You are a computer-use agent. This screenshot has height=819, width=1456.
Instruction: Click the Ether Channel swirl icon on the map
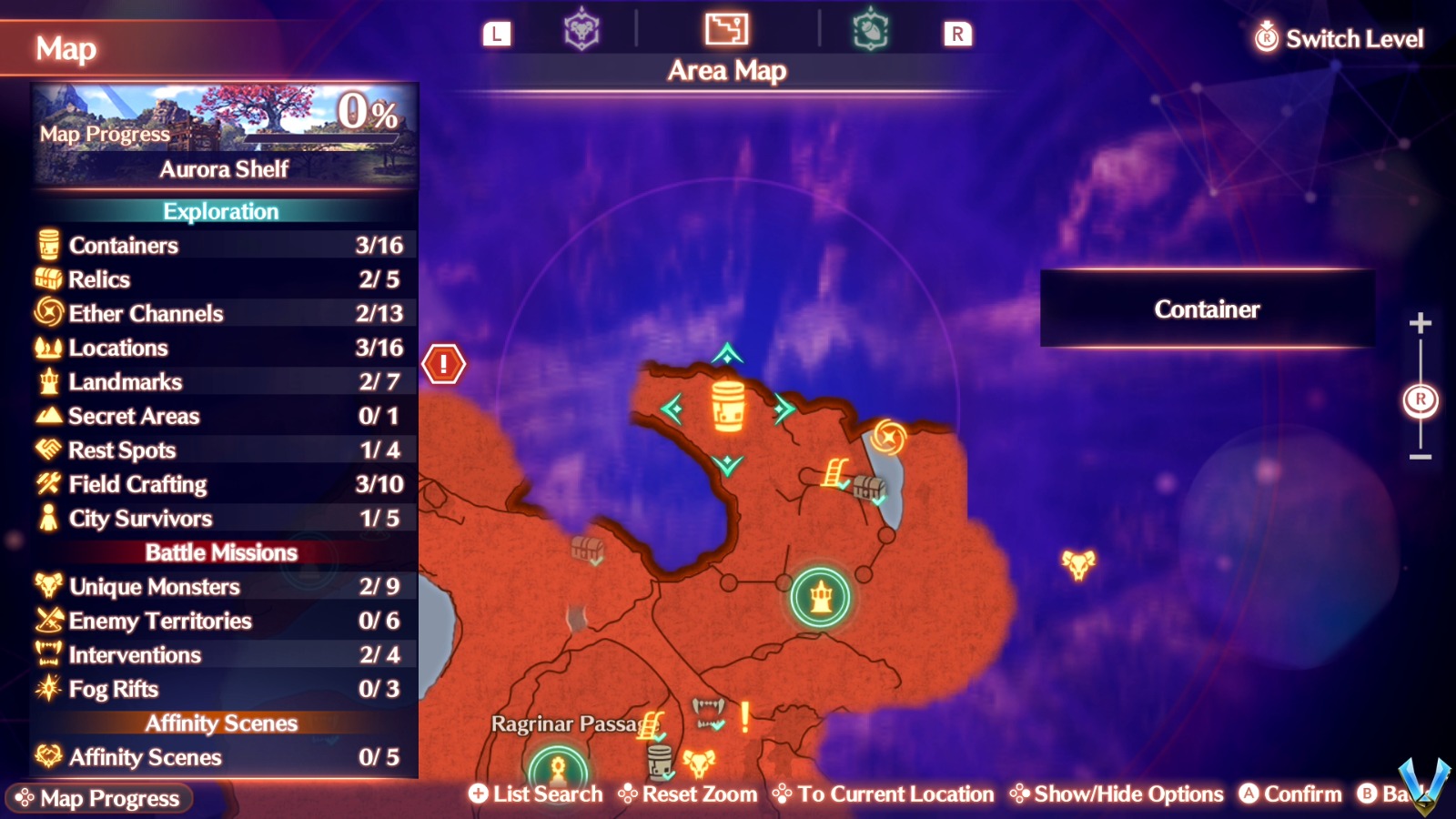pyautogui.click(x=887, y=436)
